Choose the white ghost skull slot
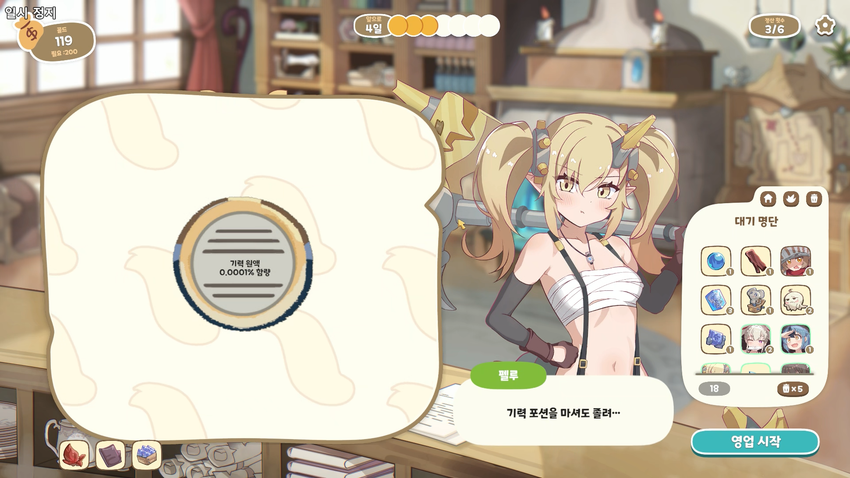This screenshot has width=850, height=478. pos(795,300)
